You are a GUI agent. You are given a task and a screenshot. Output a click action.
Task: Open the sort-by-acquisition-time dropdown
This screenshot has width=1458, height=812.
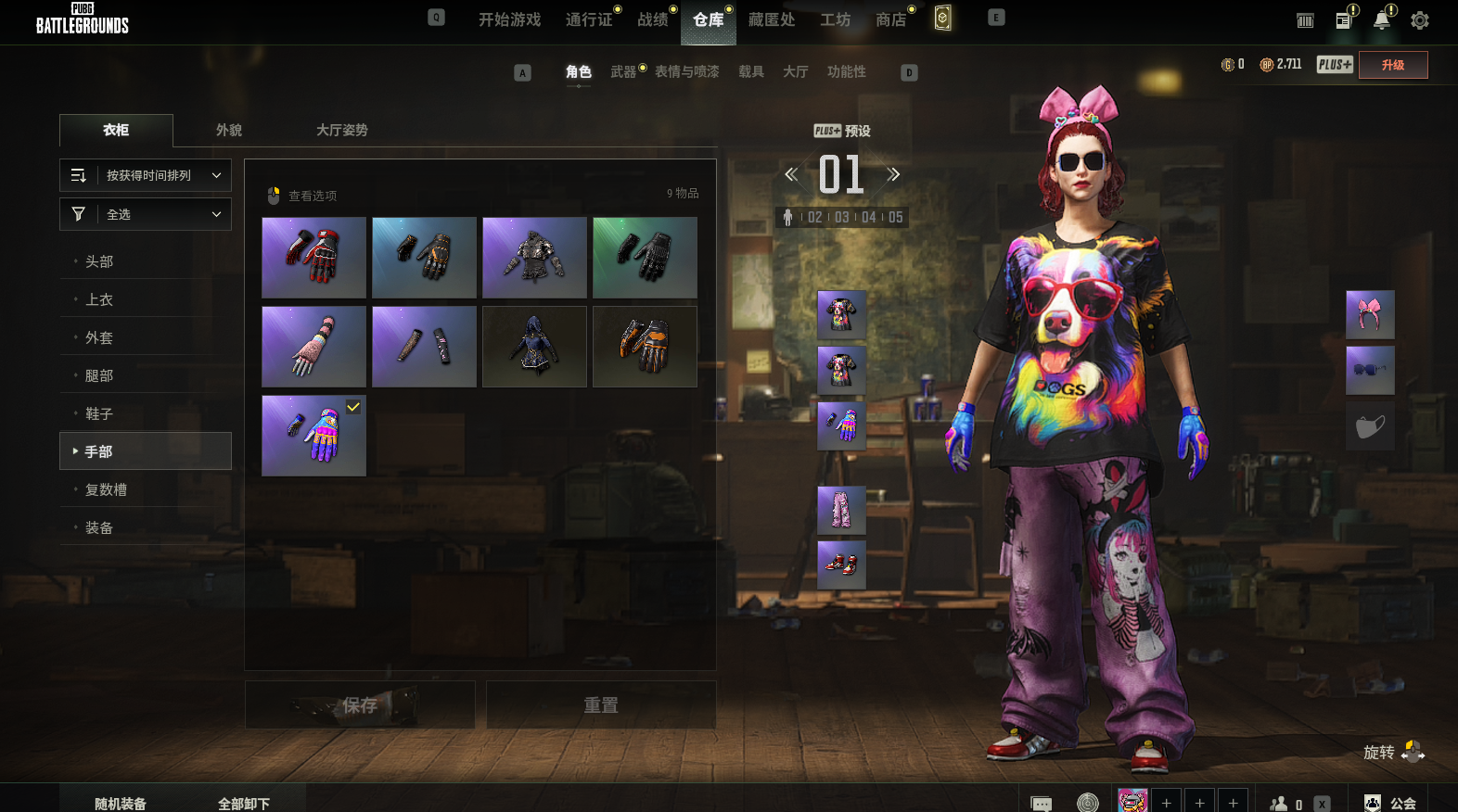click(x=146, y=175)
